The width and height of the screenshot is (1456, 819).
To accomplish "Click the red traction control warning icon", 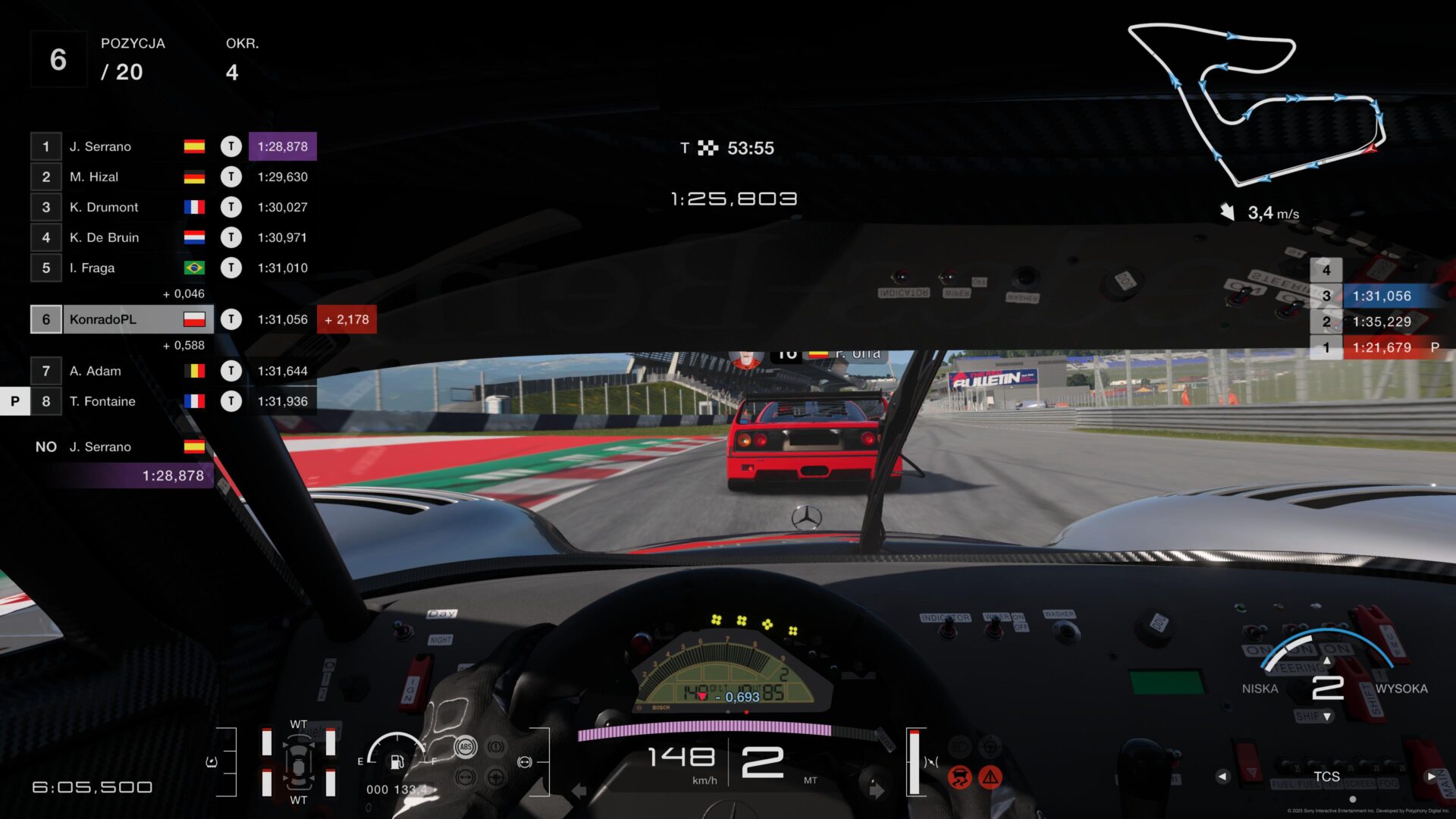I will [x=960, y=777].
